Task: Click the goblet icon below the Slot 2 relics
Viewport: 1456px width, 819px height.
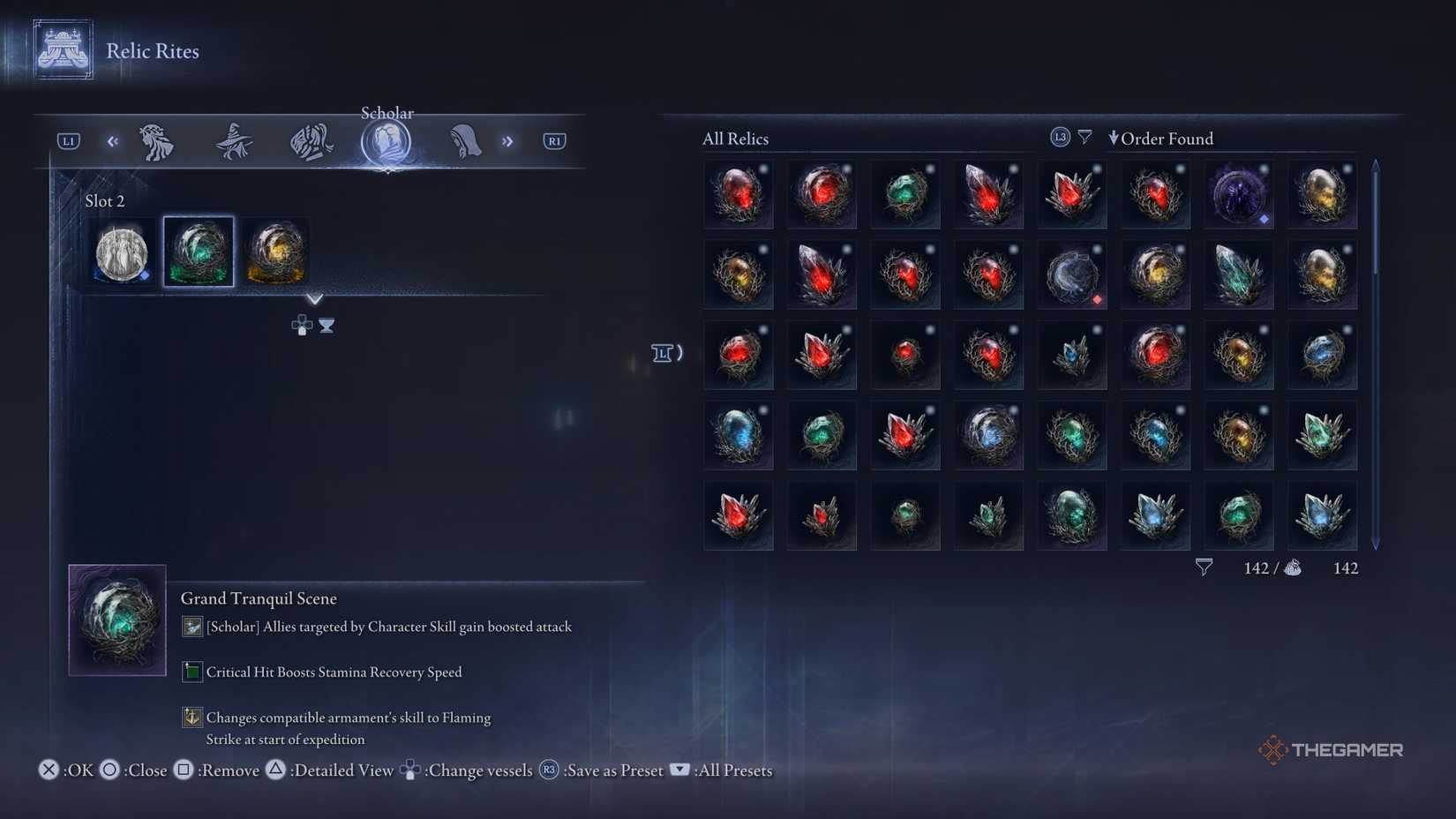Action: coord(326,327)
